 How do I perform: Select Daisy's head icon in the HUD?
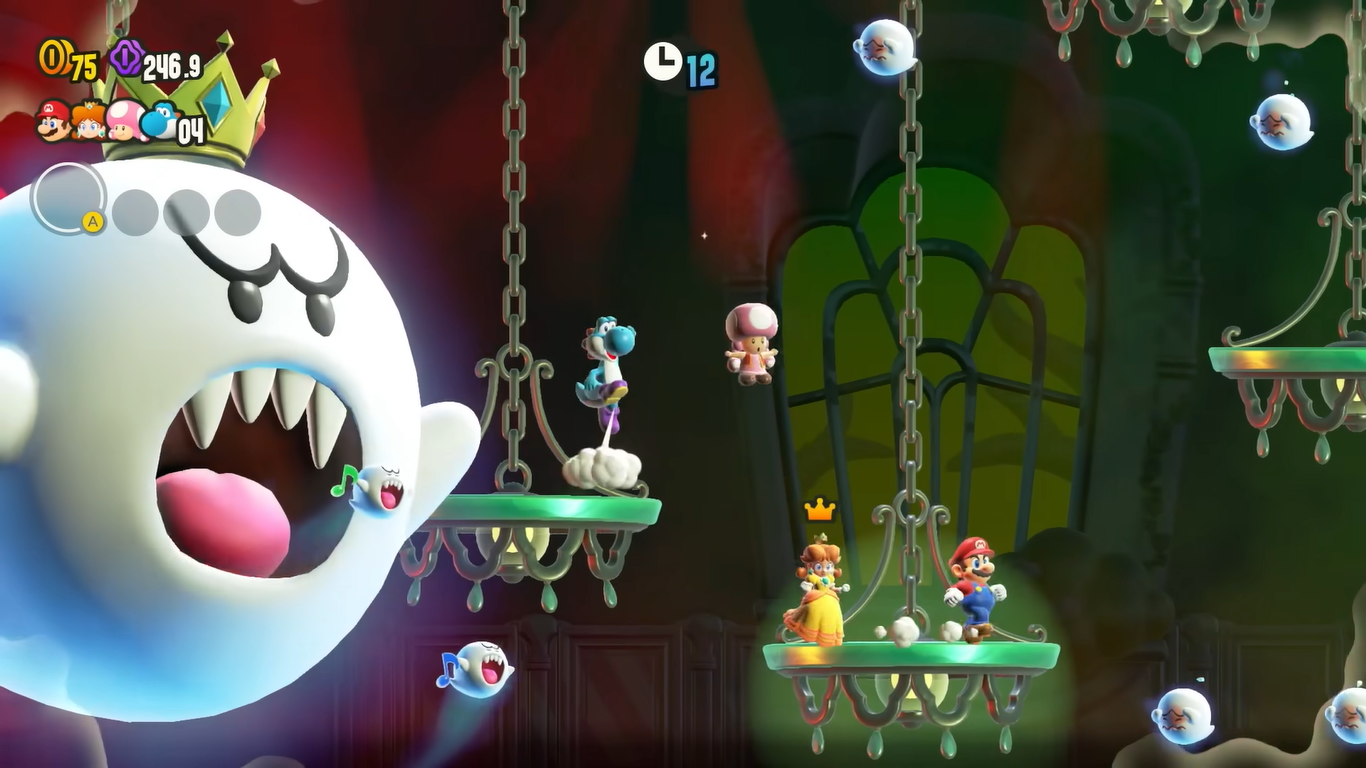point(89,121)
